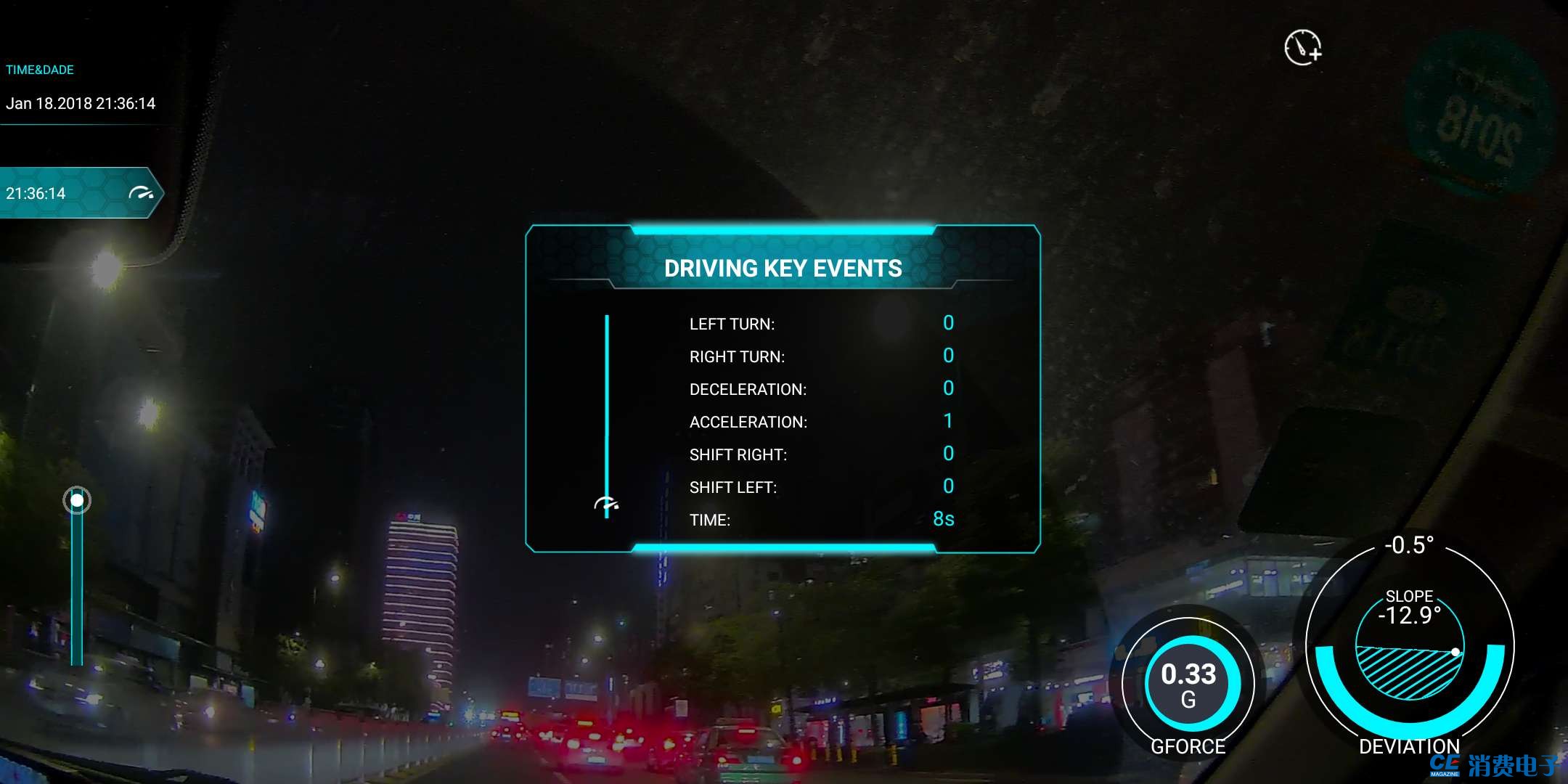Click the speedometer marker in Driving Key Events
This screenshot has height=784, width=1568.
pos(606,504)
